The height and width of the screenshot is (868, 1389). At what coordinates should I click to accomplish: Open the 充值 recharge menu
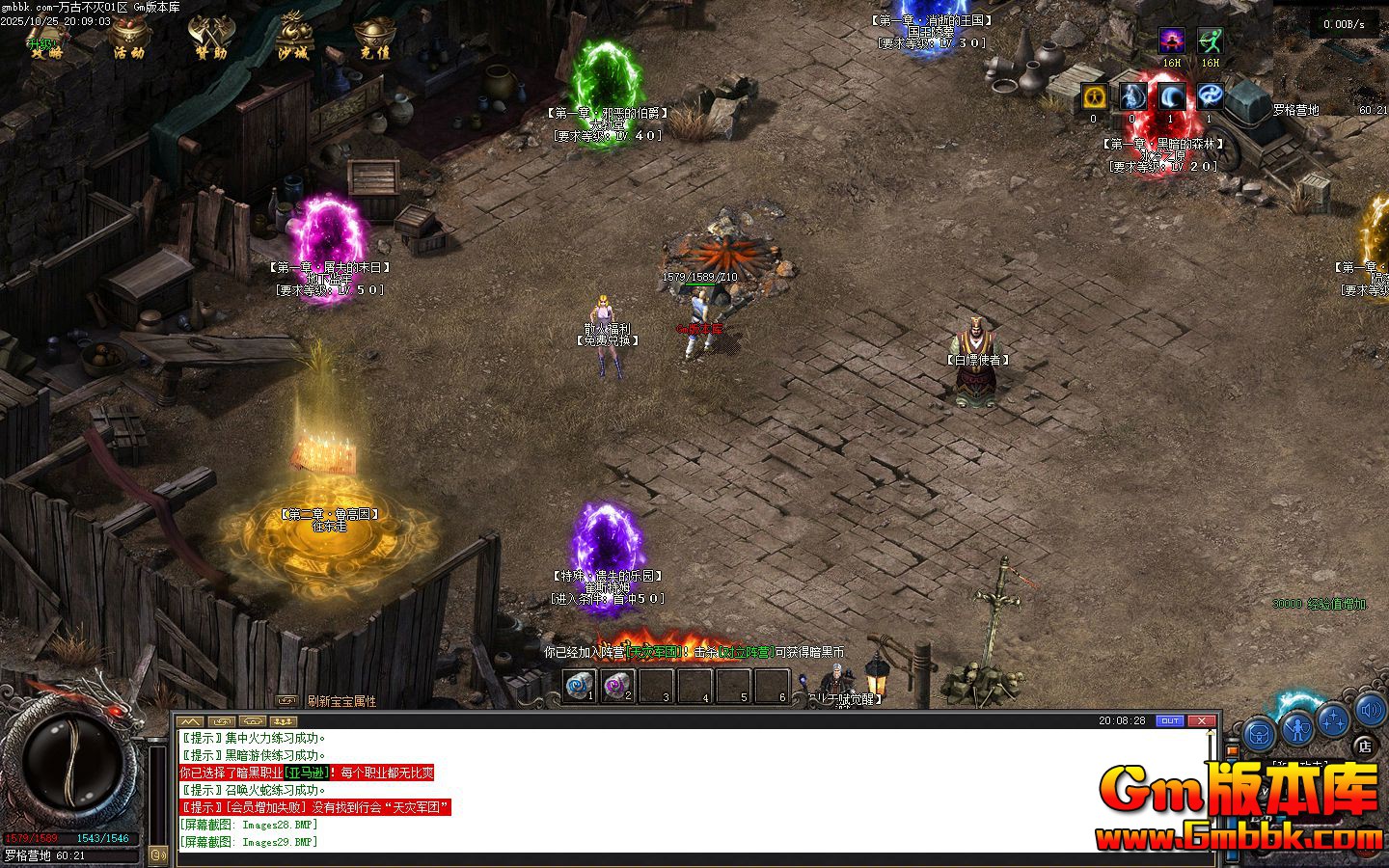(x=374, y=41)
